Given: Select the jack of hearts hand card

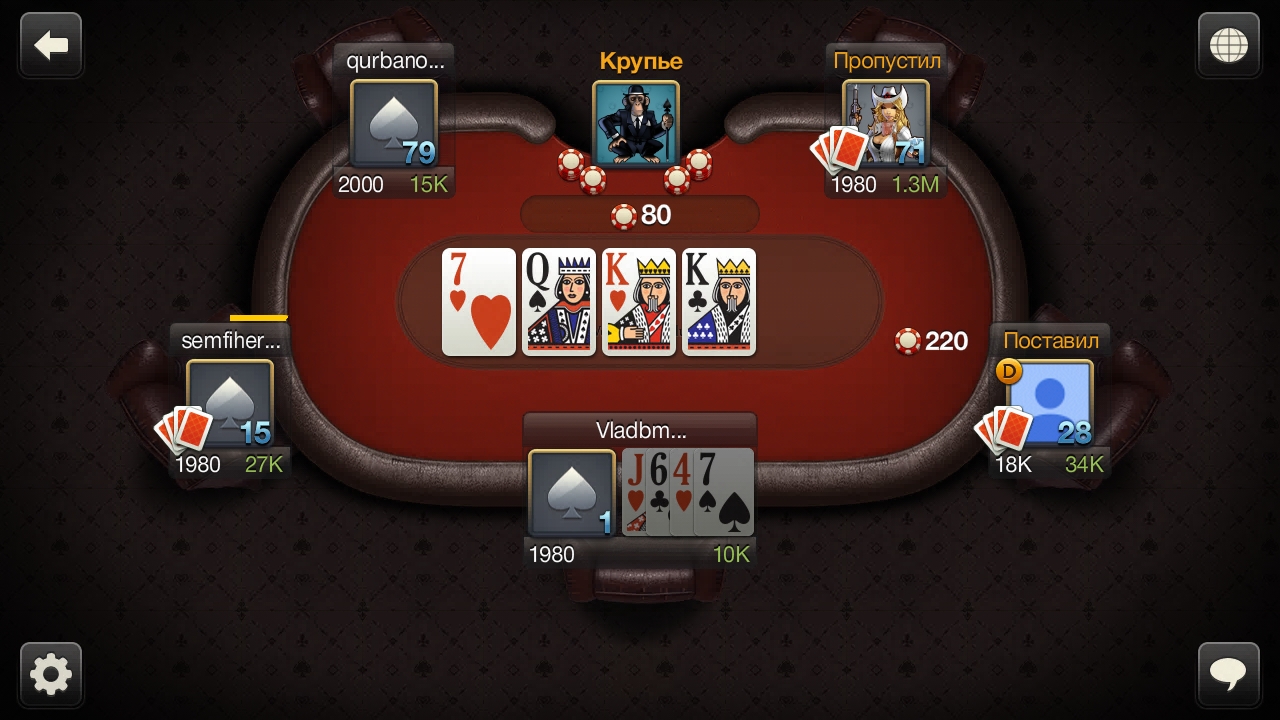Looking at the screenshot, I should pyautogui.click(x=633, y=492).
